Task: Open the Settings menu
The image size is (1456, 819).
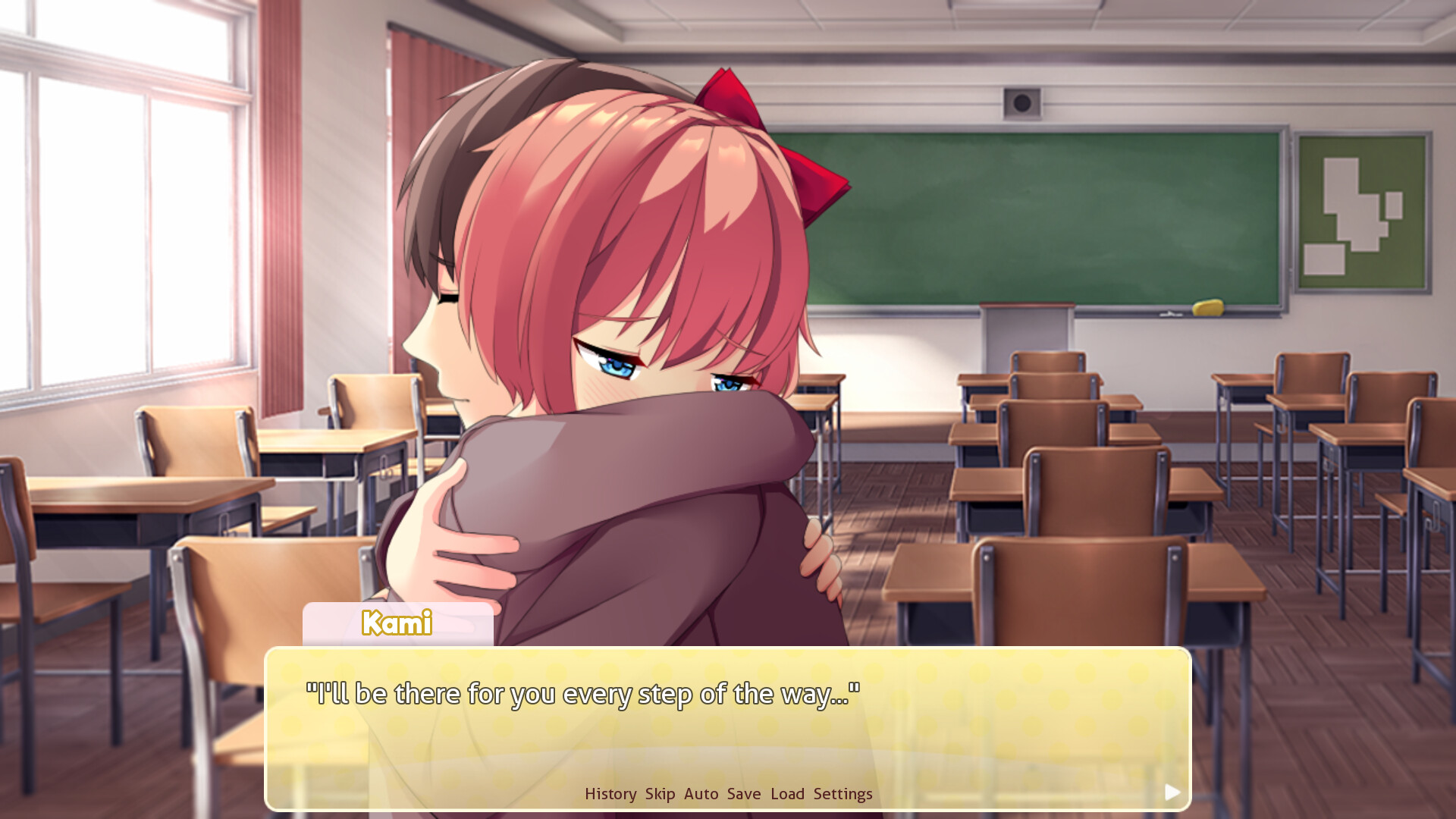Action: click(843, 793)
